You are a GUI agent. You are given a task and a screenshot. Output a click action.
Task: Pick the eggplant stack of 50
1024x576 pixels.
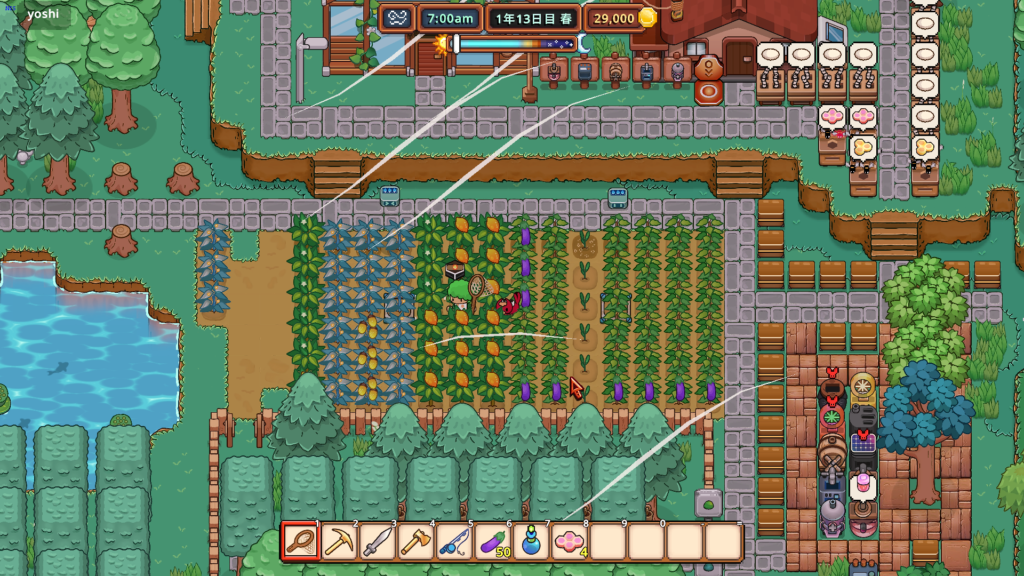coord(493,542)
